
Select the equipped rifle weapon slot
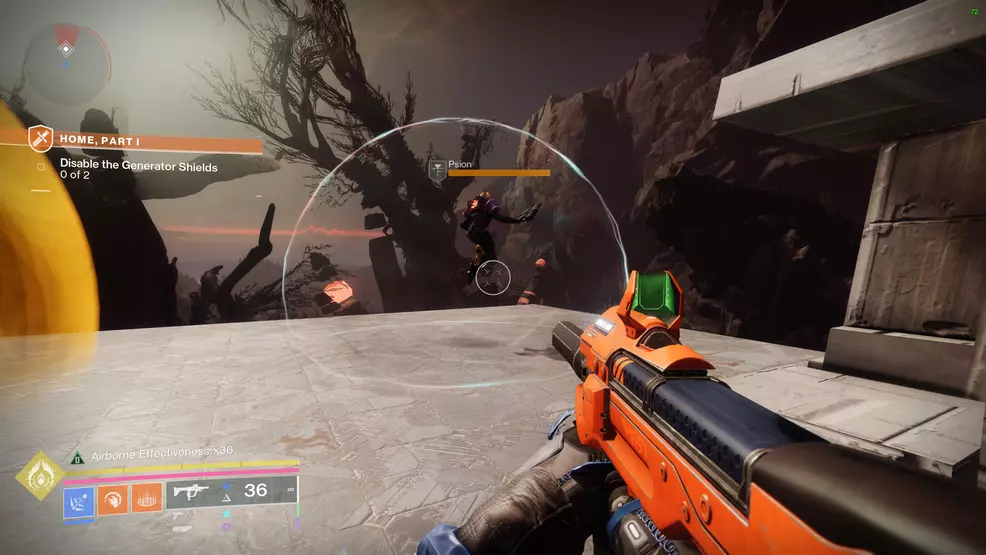[x=190, y=490]
